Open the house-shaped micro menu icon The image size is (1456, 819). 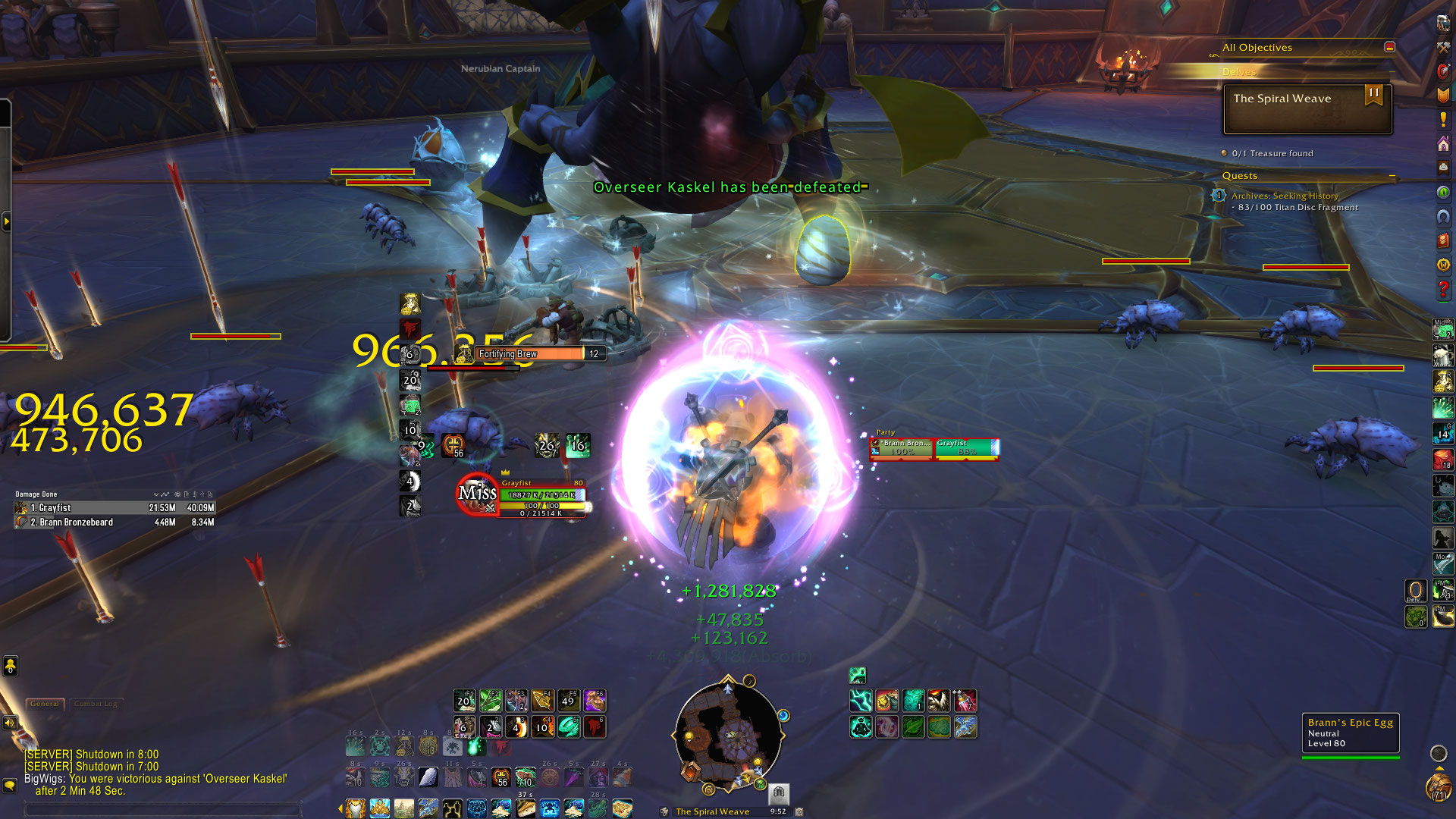pyautogui.click(x=1443, y=144)
